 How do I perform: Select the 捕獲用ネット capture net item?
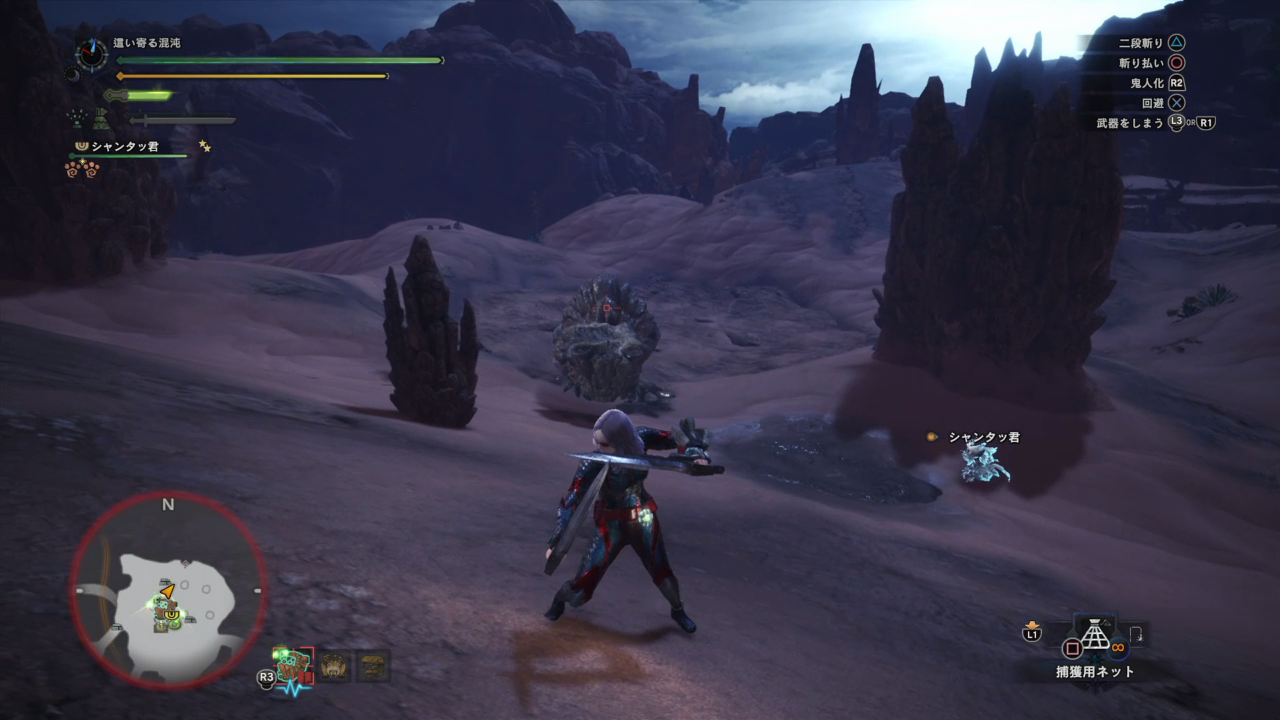coord(1095,637)
